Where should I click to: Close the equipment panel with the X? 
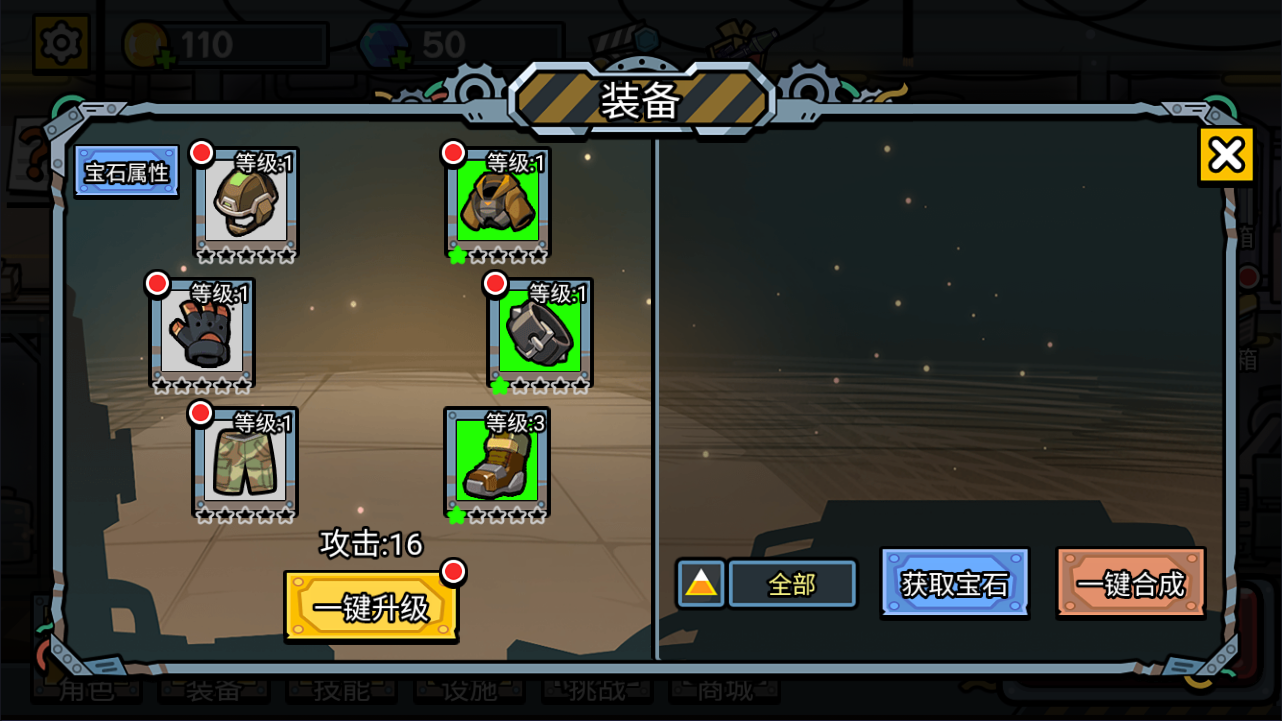1226,155
